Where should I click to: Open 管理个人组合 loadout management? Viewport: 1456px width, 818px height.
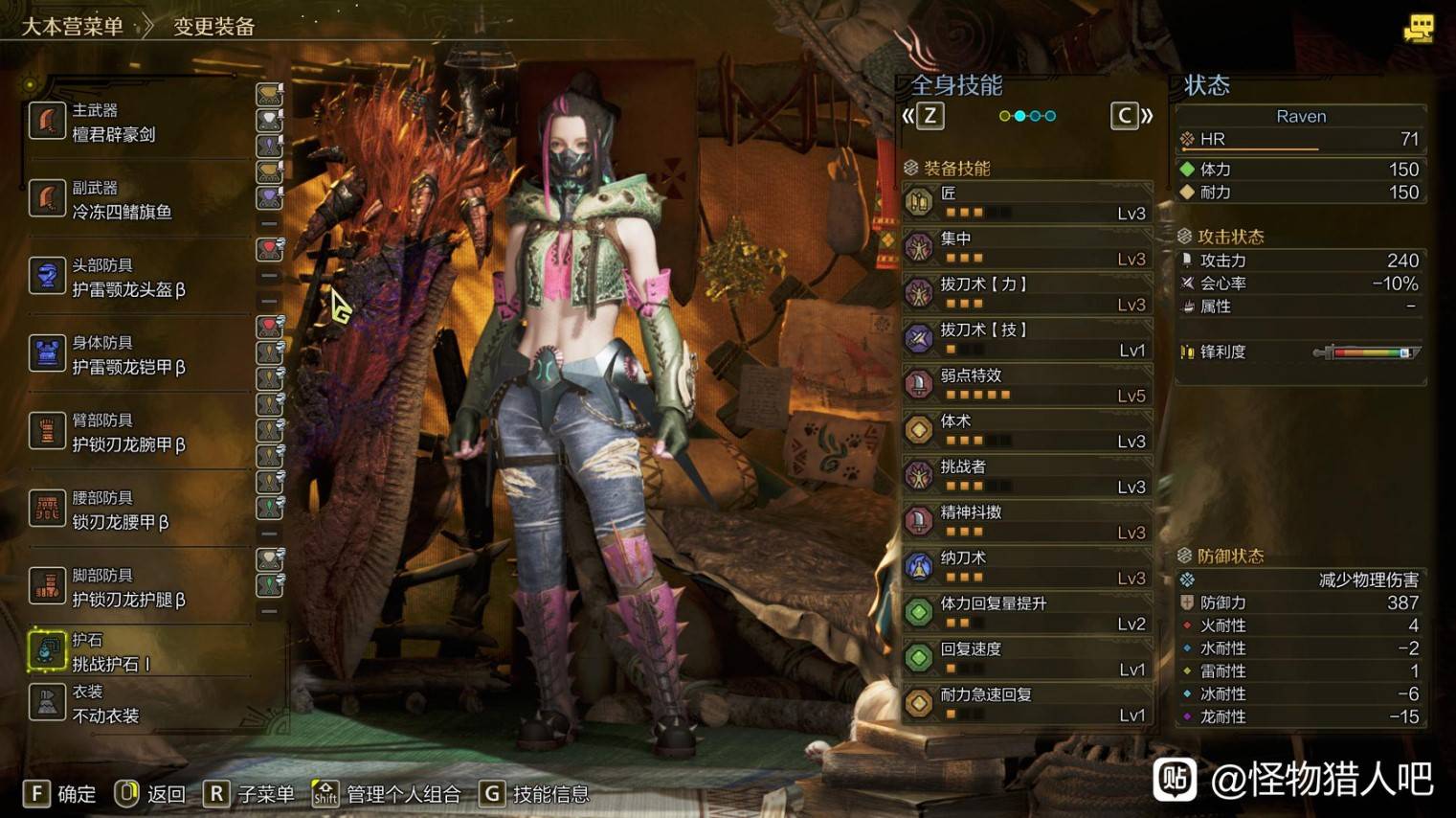pyautogui.click(x=387, y=794)
